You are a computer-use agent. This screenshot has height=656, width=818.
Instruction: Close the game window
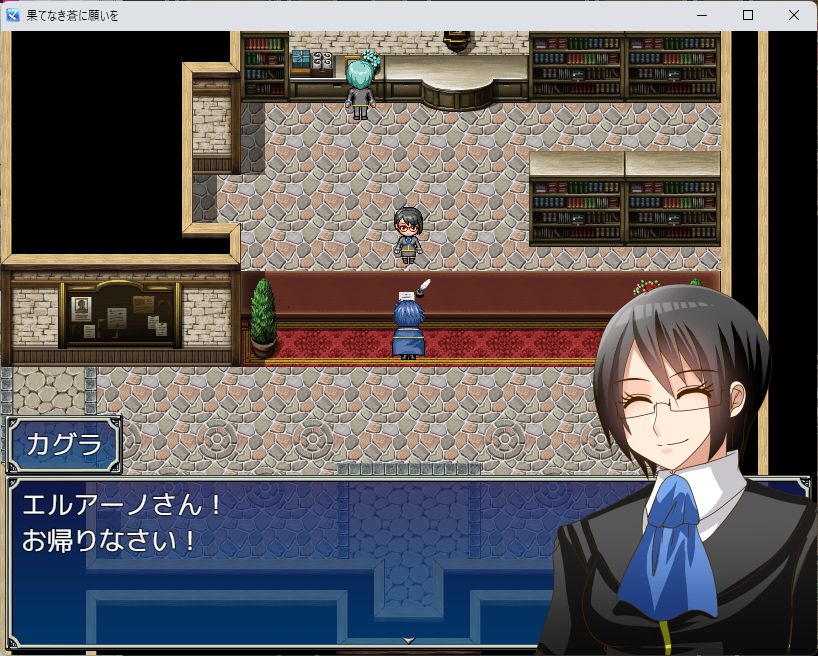[794, 15]
